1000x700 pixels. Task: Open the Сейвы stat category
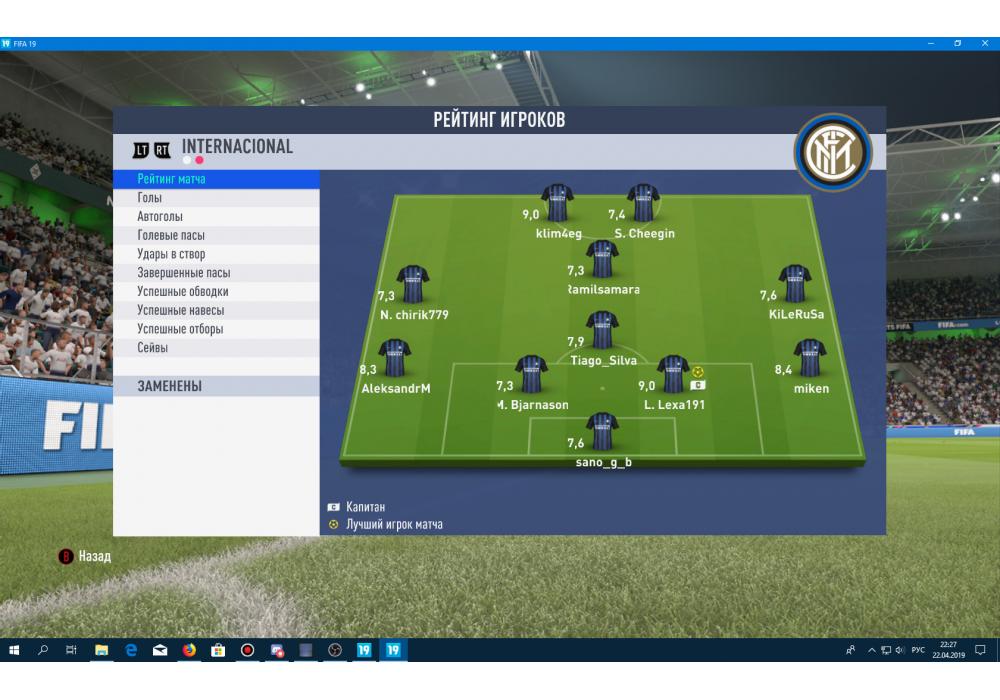[153, 348]
